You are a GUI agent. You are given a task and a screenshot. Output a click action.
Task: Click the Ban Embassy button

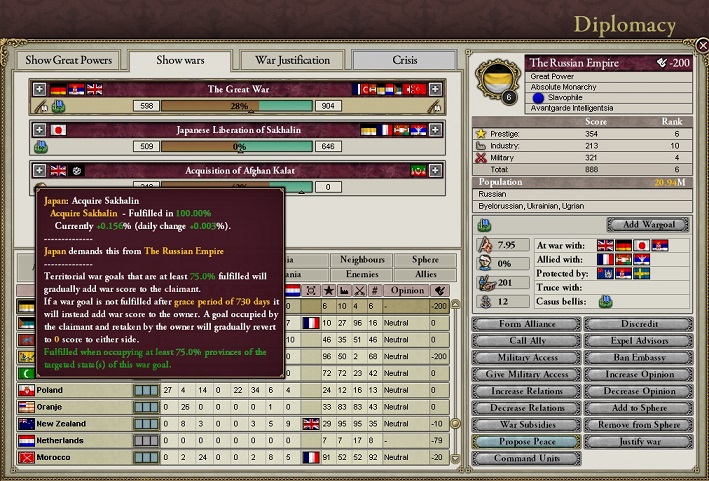[x=637, y=358]
